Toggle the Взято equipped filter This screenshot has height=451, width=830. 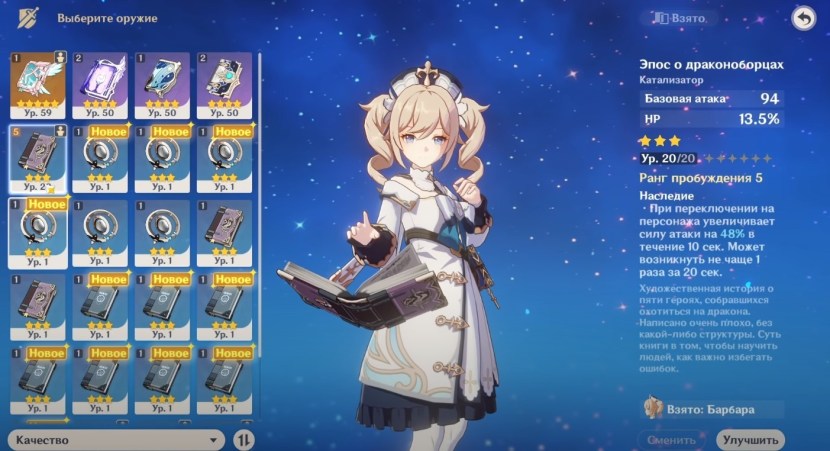[x=680, y=18]
